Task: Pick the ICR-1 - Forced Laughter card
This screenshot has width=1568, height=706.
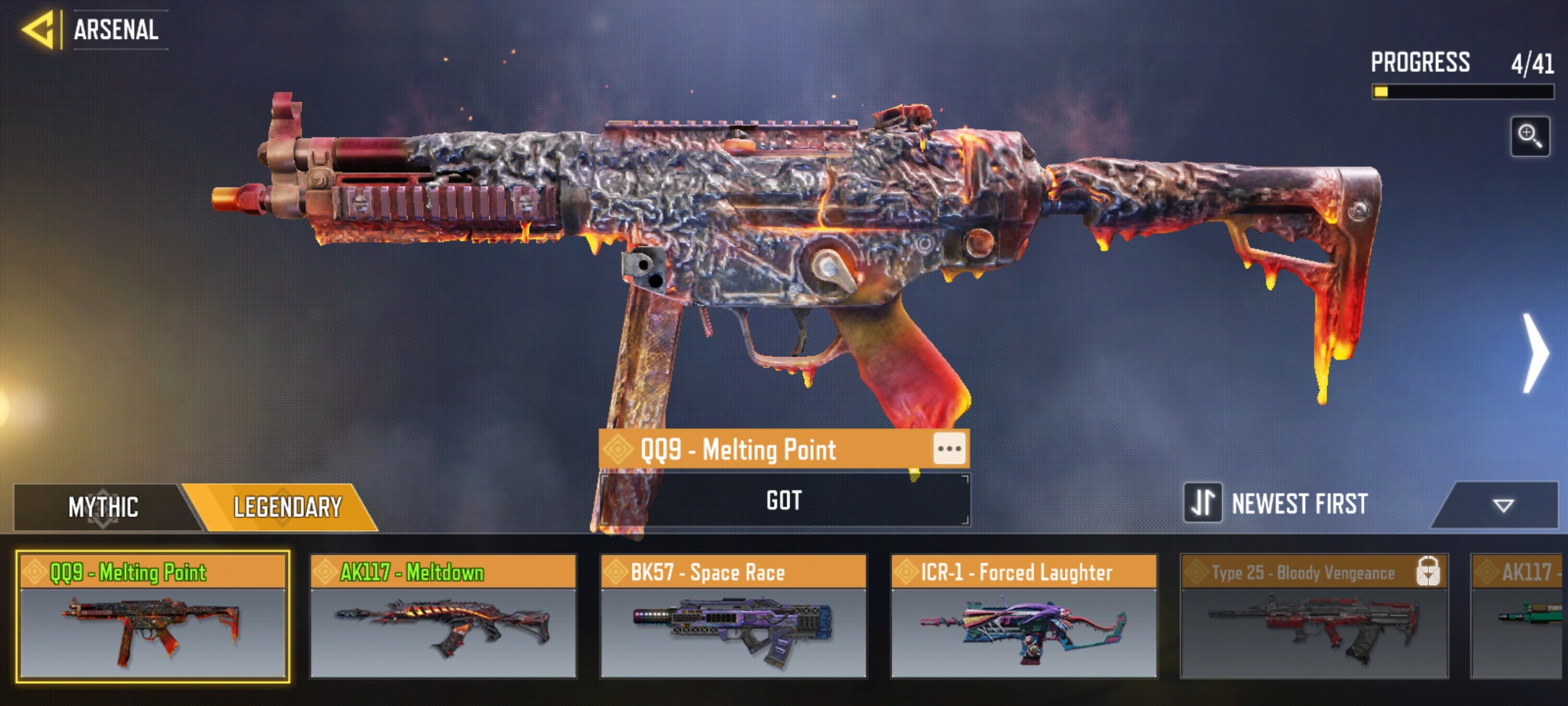Action: (1024, 617)
